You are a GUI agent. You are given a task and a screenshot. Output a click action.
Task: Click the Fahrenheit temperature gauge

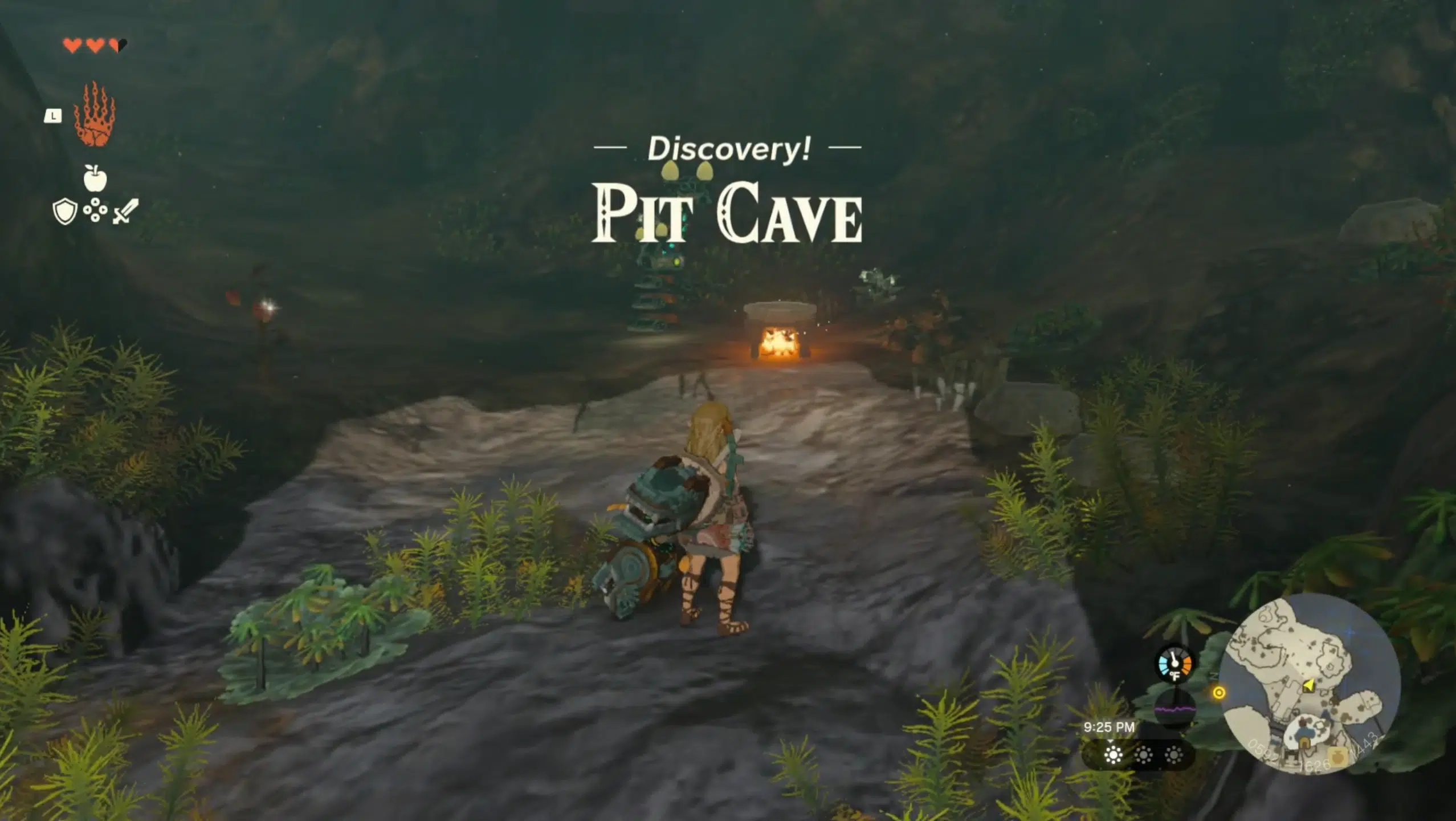[x=1174, y=666]
